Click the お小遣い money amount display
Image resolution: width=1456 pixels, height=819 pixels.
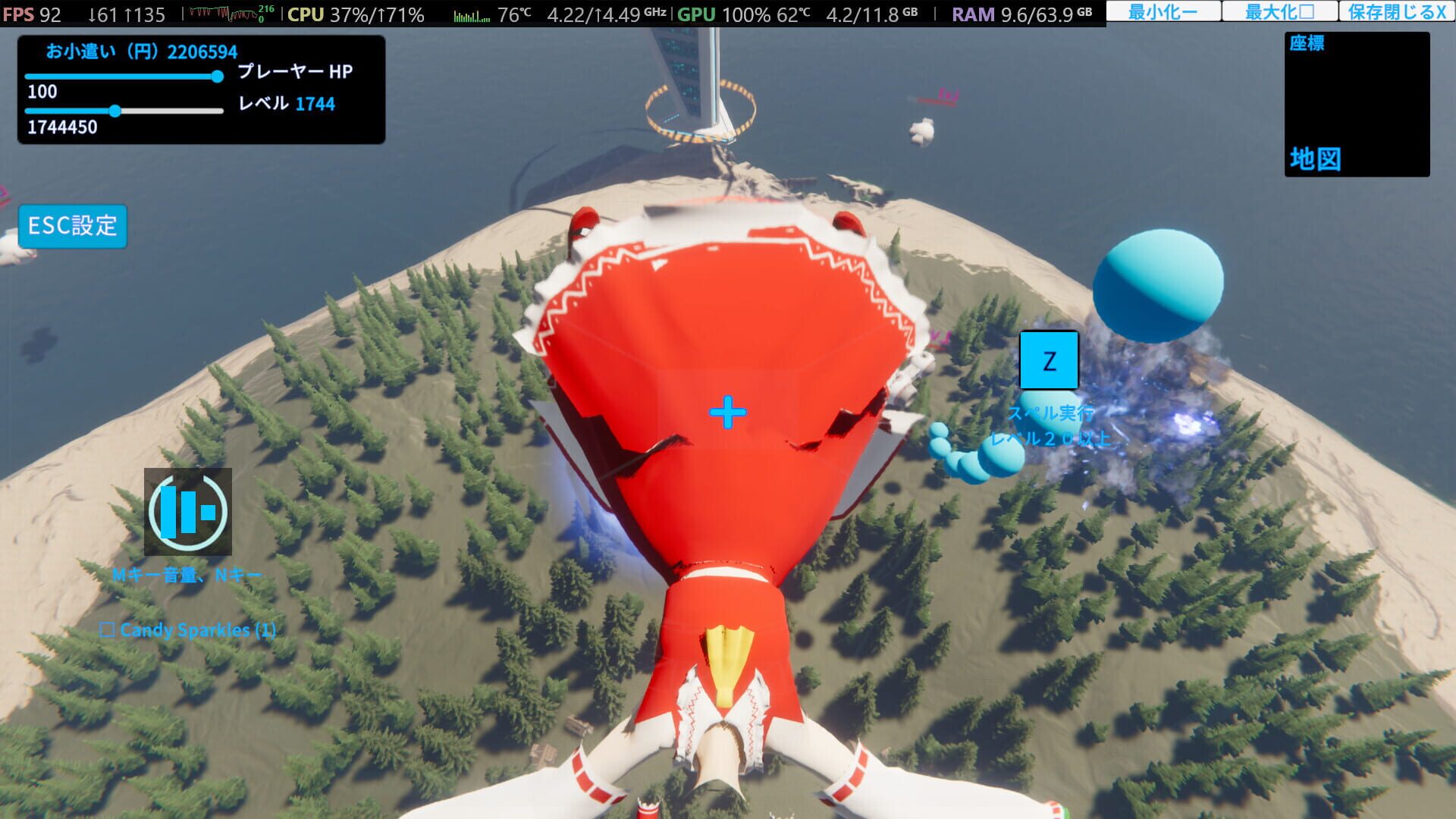click(140, 52)
